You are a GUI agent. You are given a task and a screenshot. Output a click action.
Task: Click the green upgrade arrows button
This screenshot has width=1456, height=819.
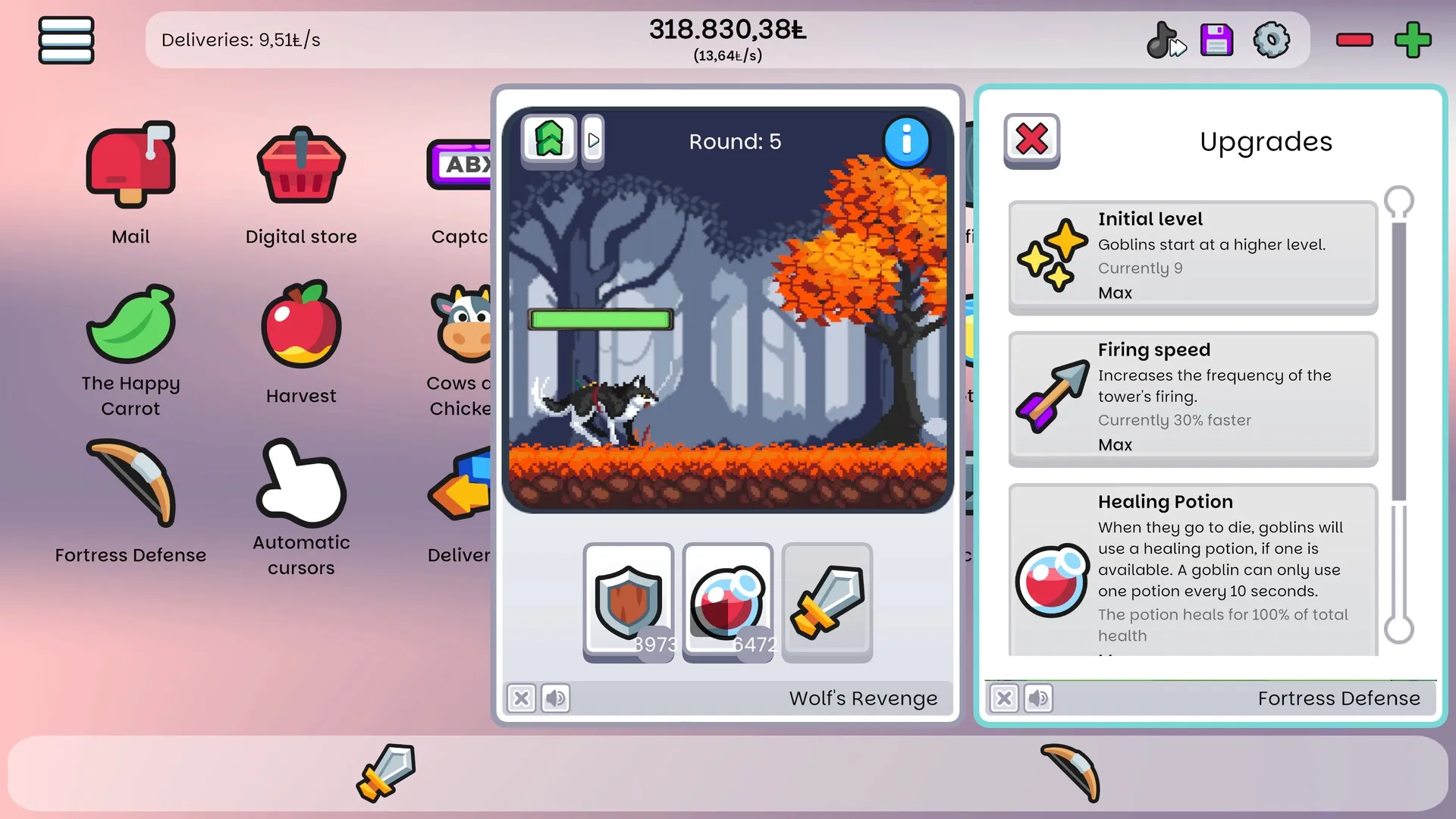click(x=549, y=139)
